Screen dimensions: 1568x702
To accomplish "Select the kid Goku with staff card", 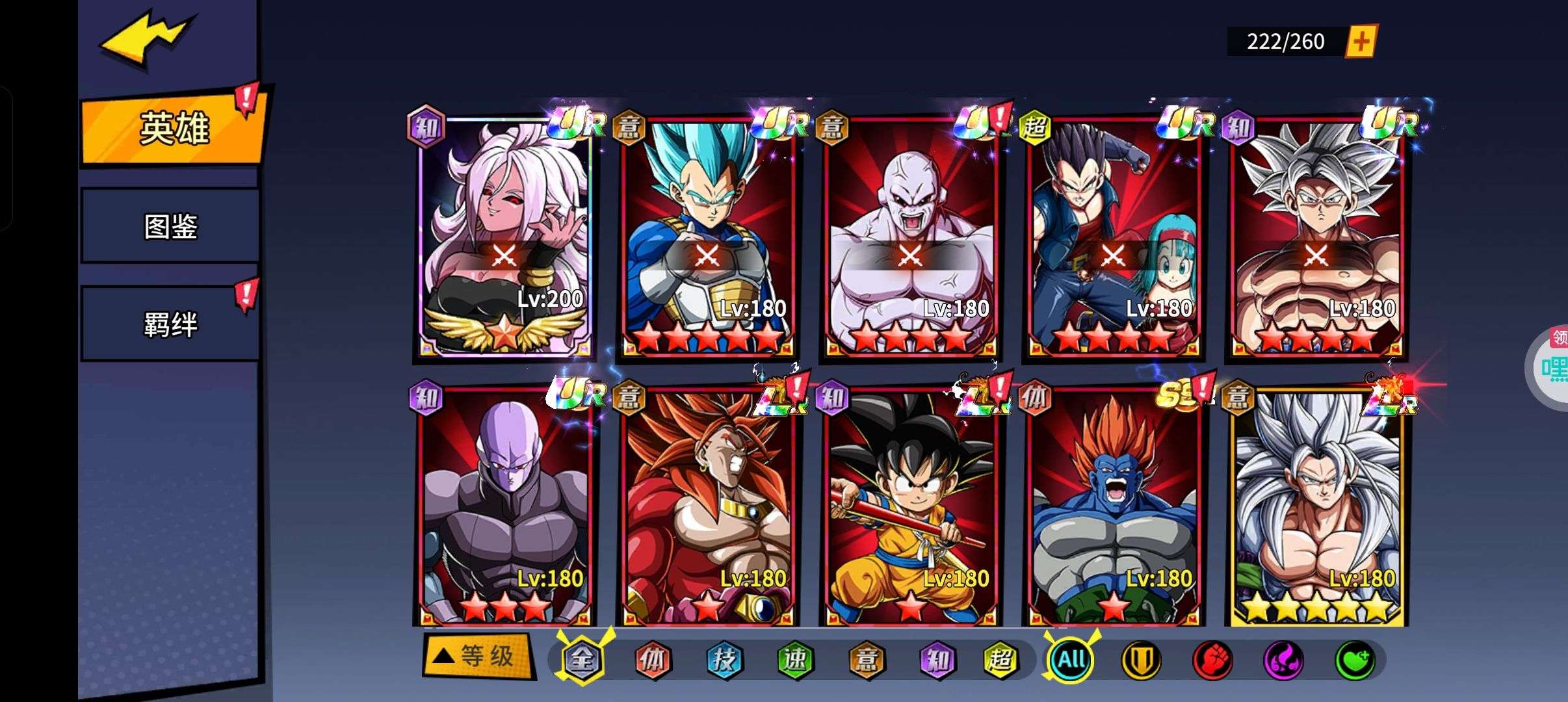I will coord(910,507).
